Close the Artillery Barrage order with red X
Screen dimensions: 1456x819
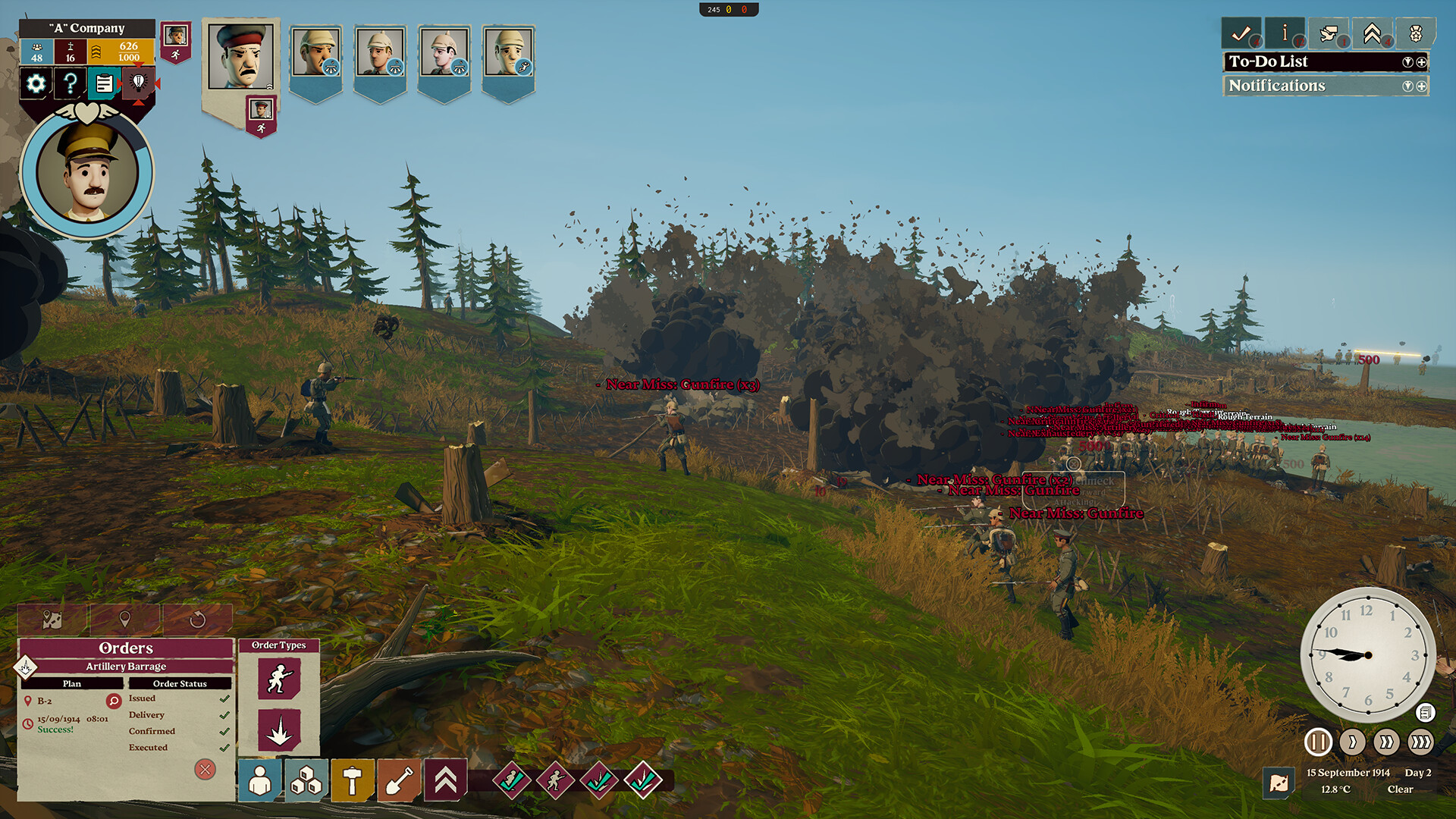(x=205, y=770)
